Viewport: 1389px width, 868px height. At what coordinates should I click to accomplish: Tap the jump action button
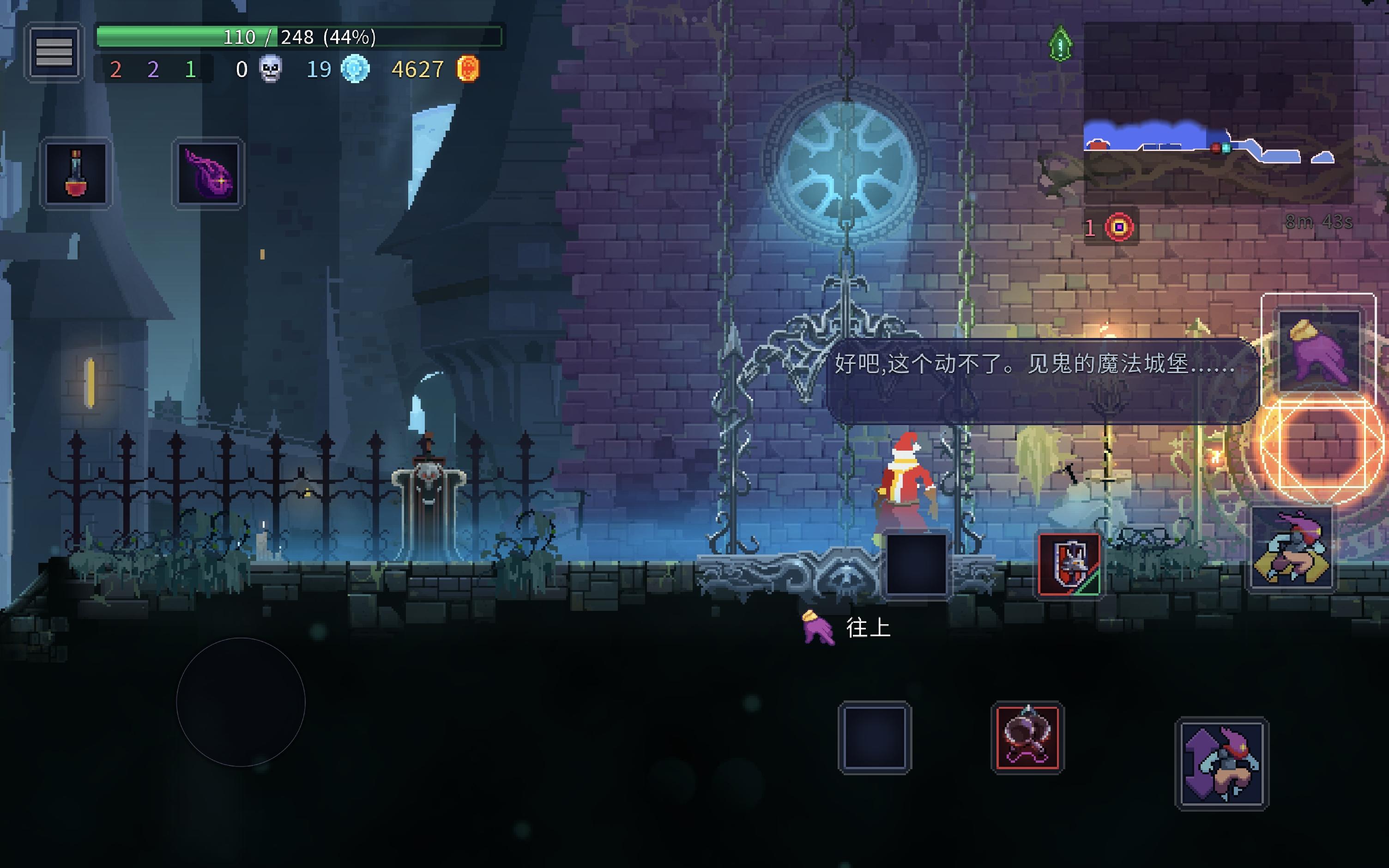(1222, 763)
